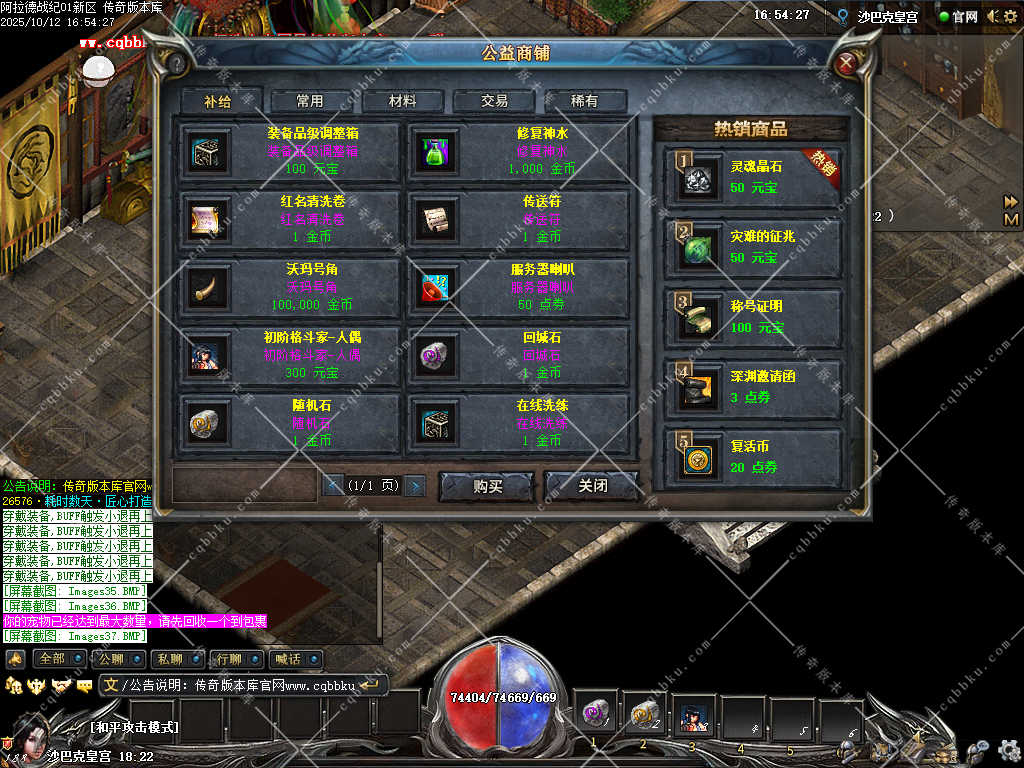1024x768 pixels.
Task: Click the 购买 buy button
Action: [487, 486]
